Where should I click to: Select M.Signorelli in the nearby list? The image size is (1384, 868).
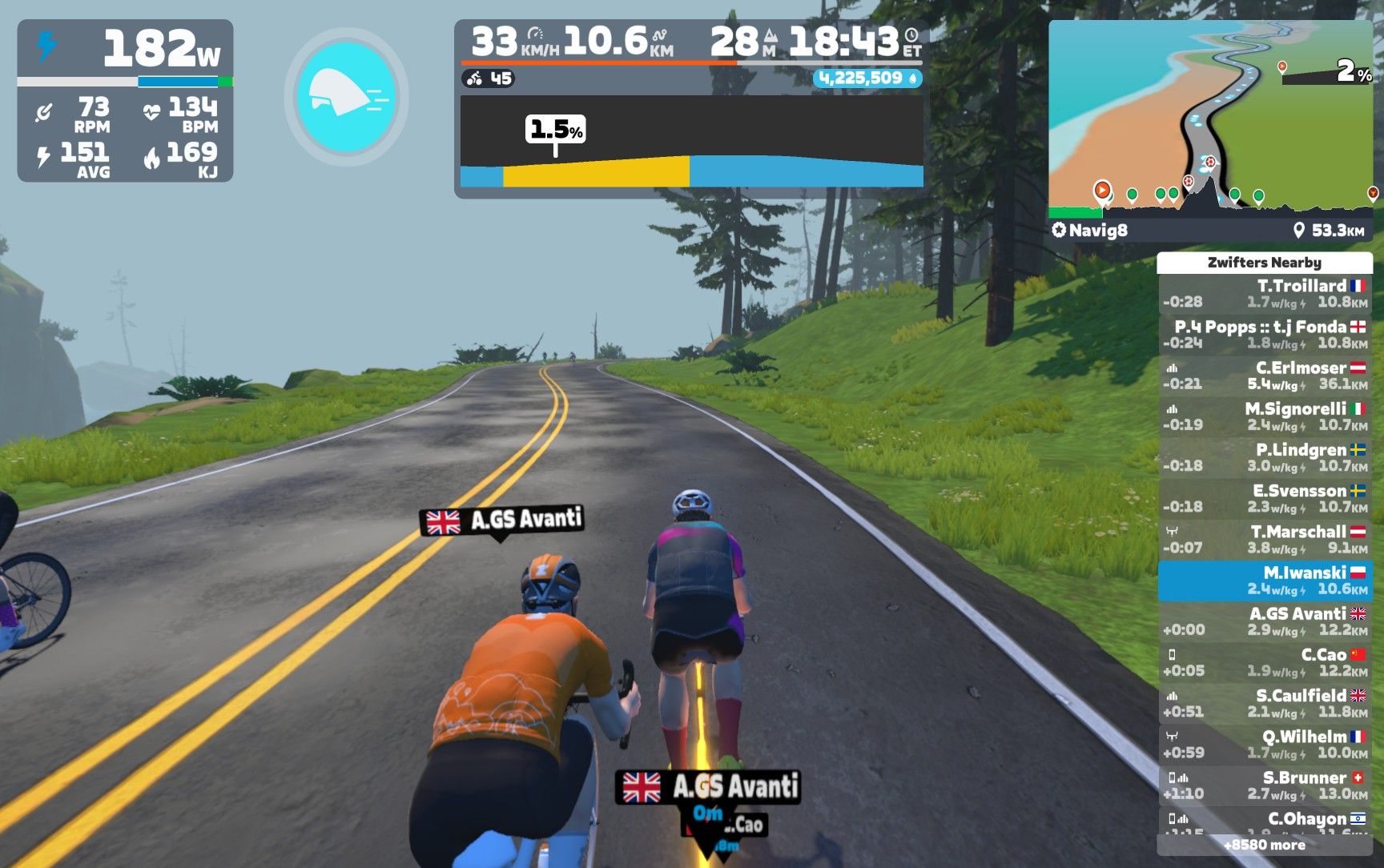(1265, 416)
